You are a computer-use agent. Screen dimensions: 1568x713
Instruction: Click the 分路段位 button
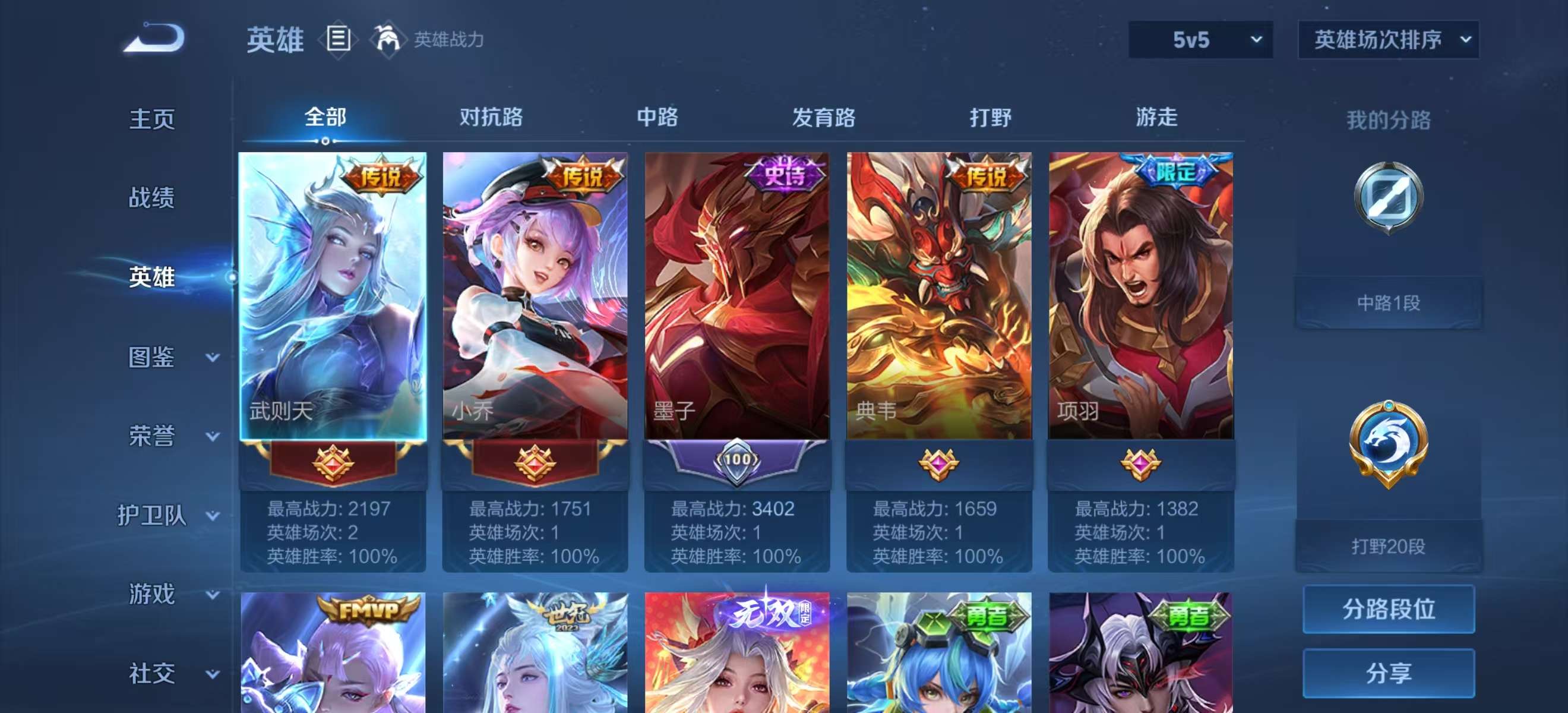[x=1390, y=609]
